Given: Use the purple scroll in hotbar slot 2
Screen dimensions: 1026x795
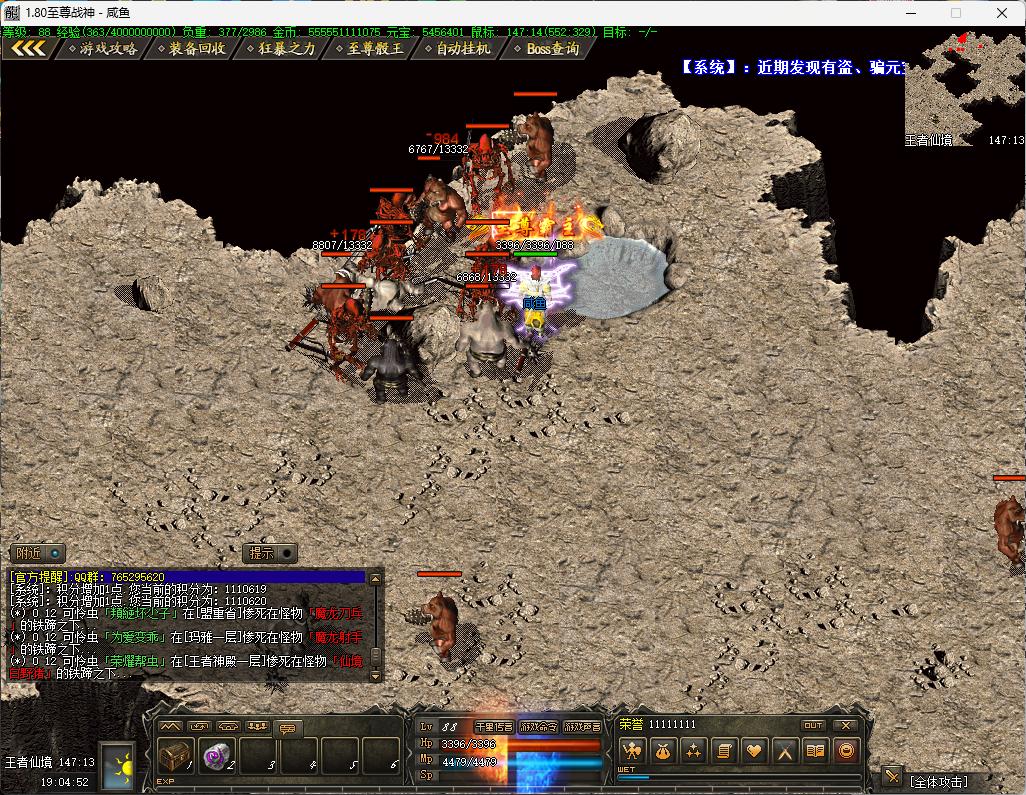Looking at the screenshot, I should click(217, 756).
